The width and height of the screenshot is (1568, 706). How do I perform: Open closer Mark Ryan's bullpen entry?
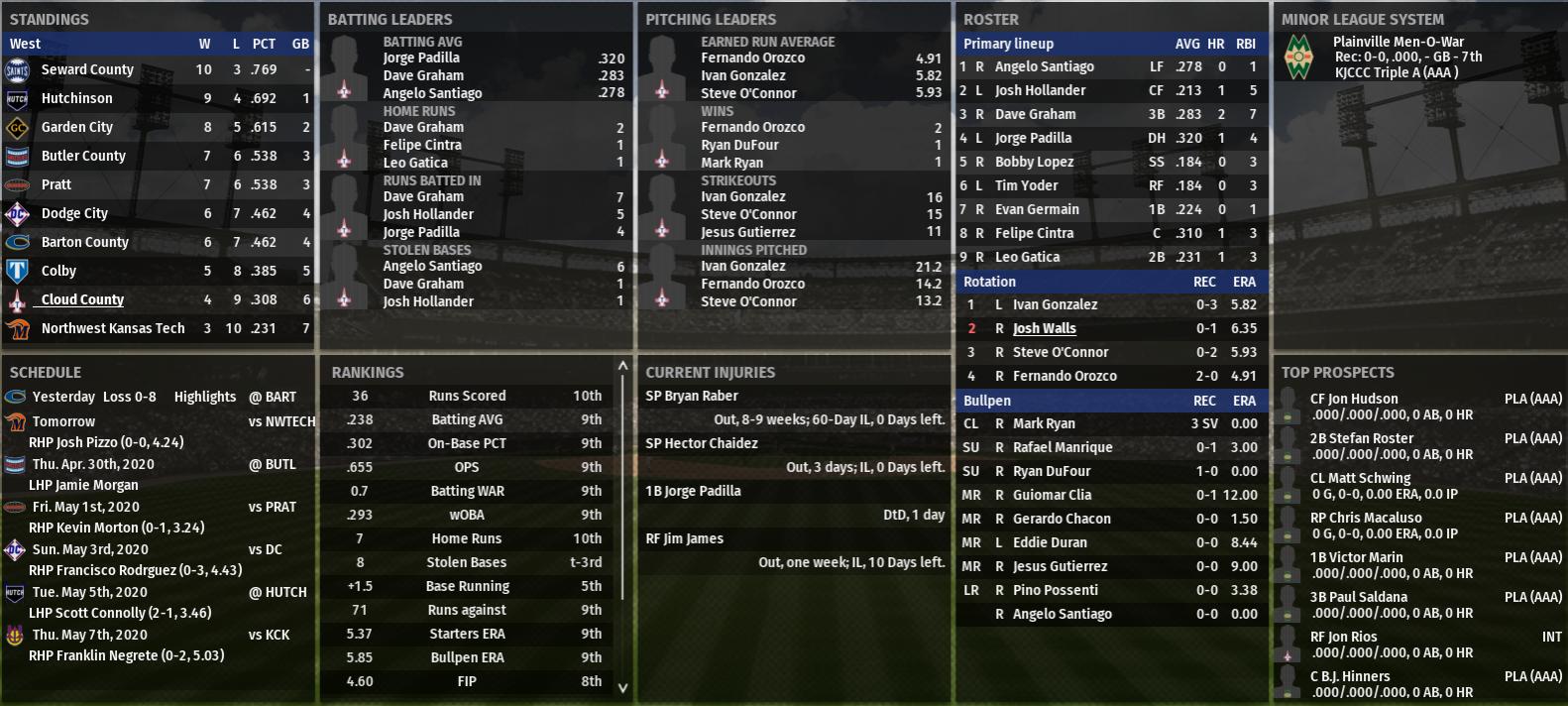coord(1044,423)
